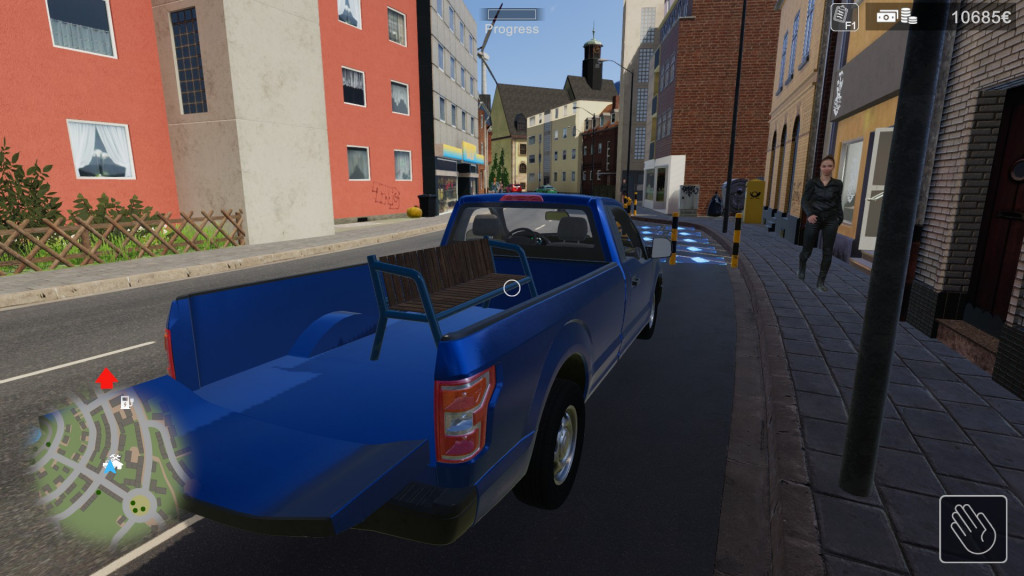Click the cash and coins money icon
The height and width of the screenshot is (576, 1024).
[897, 16]
